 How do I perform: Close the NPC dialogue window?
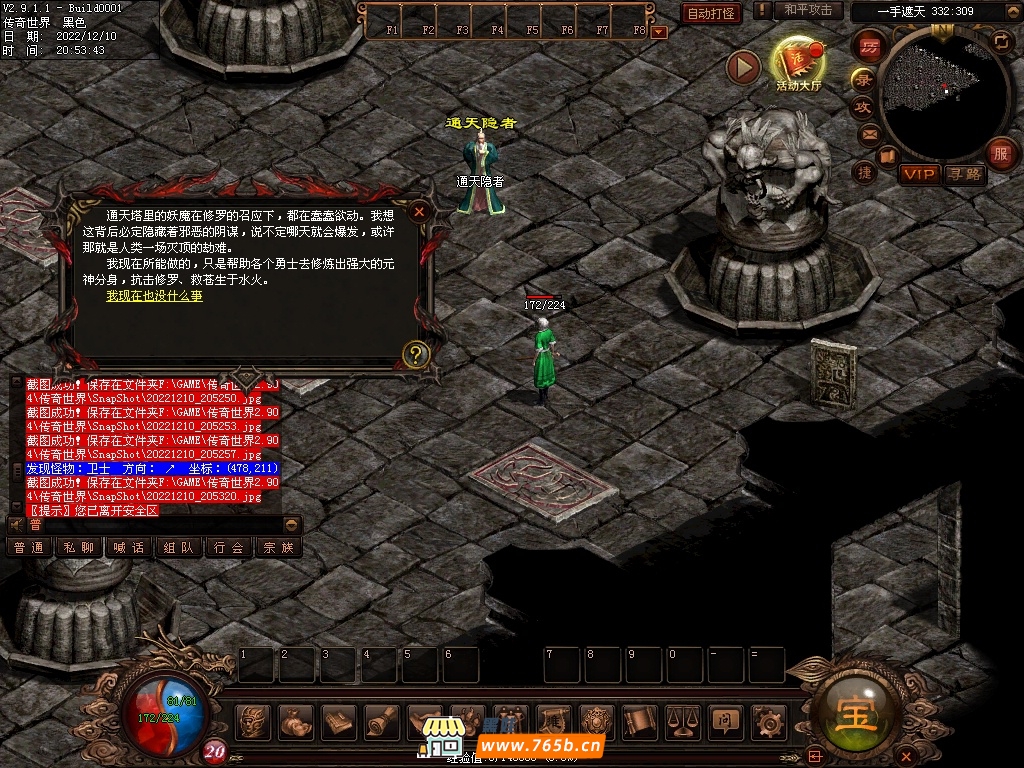click(419, 211)
